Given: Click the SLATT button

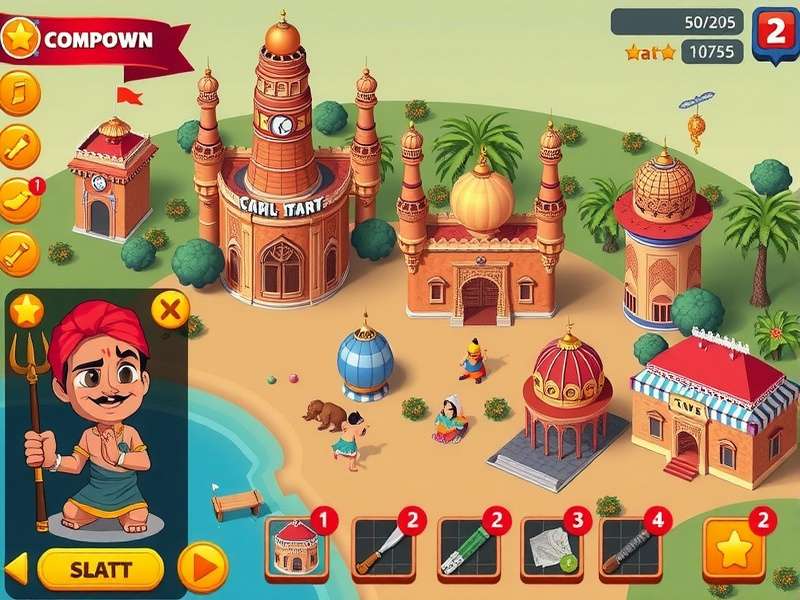Looking at the screenshot, I should tap(100, 569).
